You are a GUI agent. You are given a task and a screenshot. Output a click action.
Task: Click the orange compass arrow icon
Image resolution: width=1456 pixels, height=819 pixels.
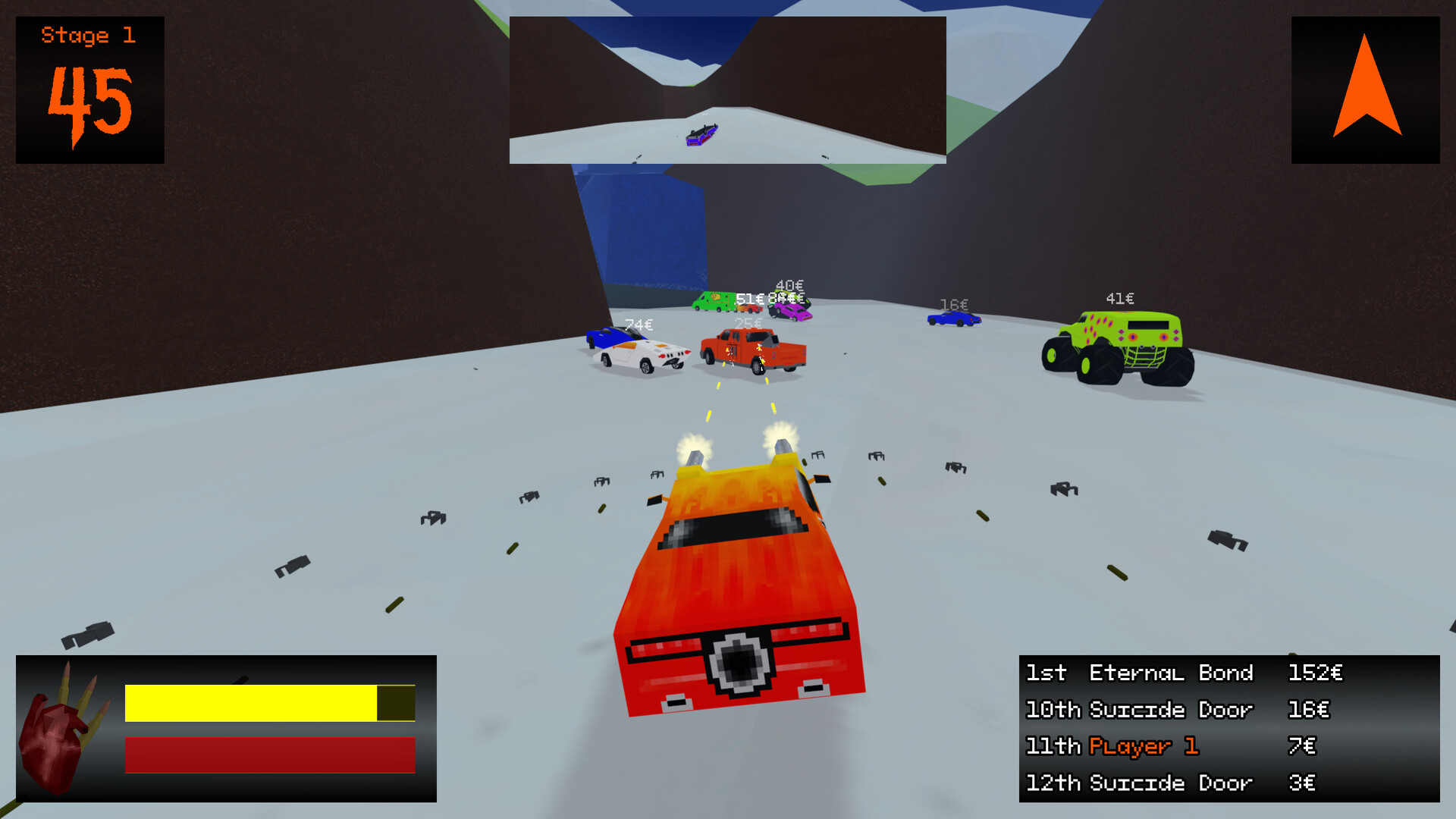click(1367, 87)
